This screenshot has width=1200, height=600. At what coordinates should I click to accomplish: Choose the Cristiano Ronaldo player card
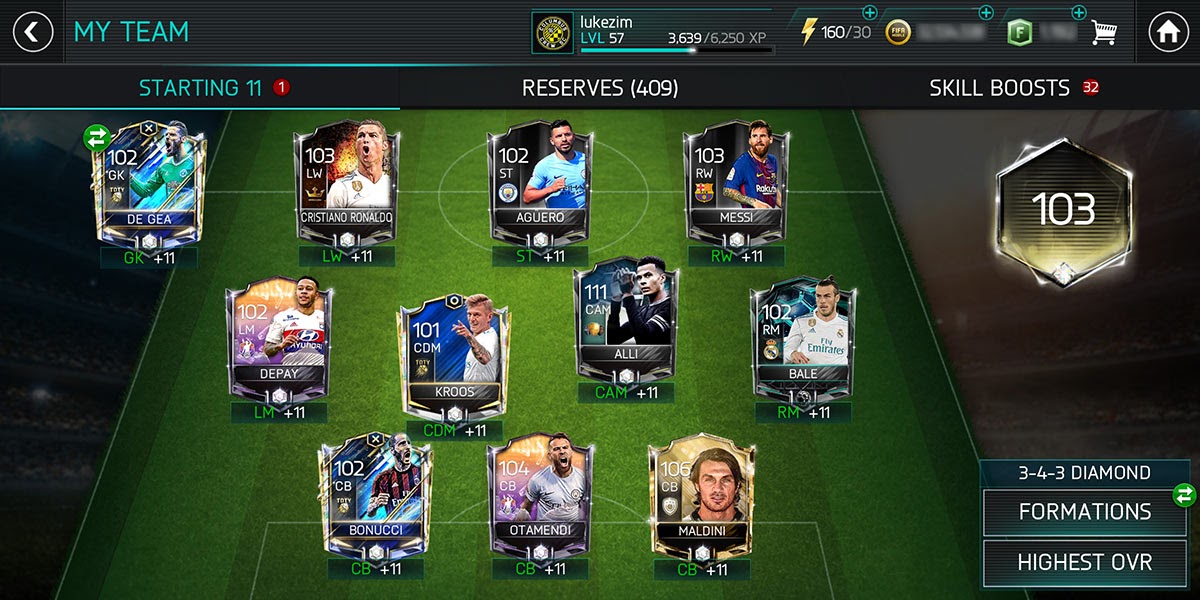(347, 182)
